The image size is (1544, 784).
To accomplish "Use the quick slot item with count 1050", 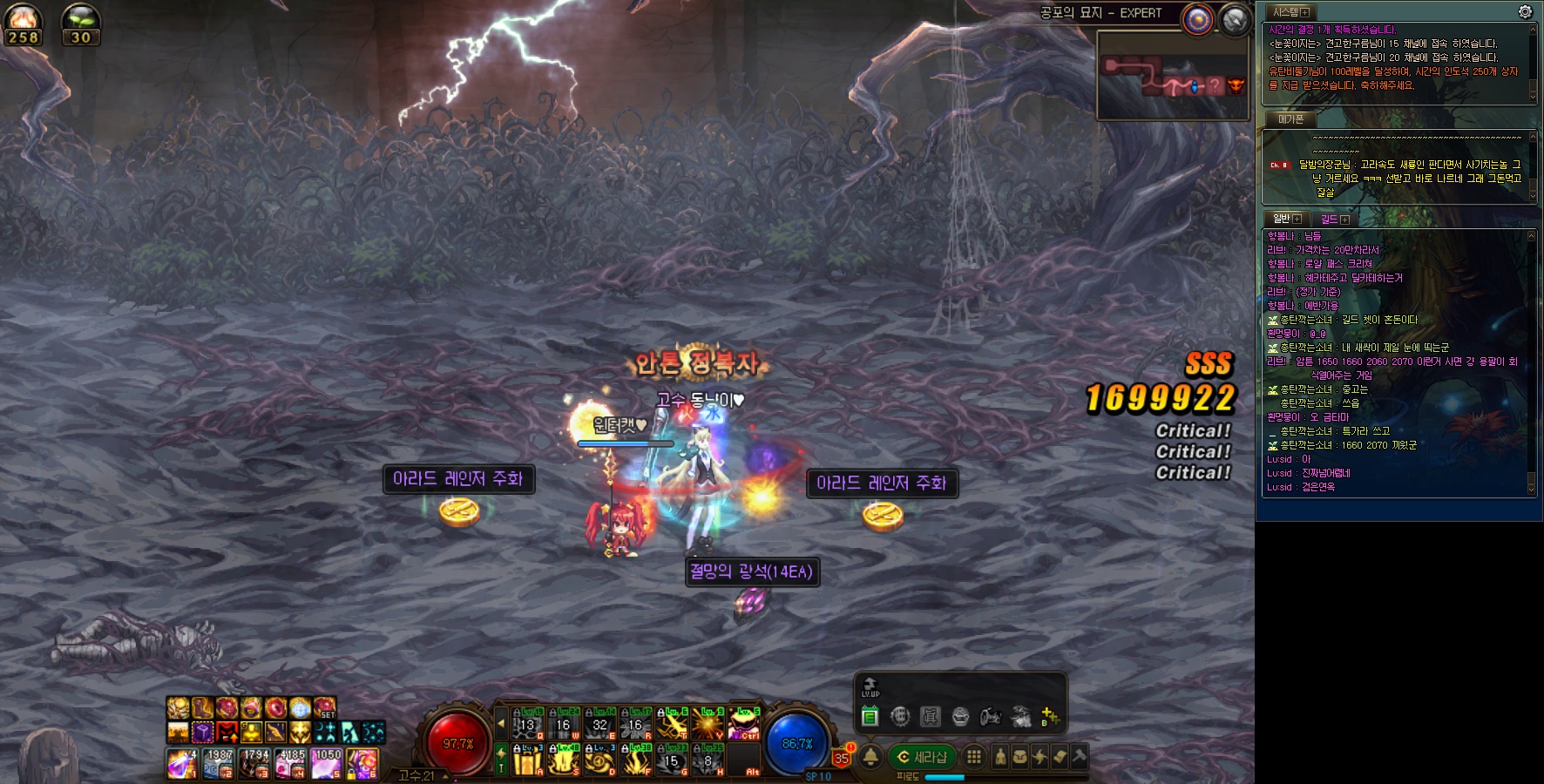I will [x=327, y=764].
